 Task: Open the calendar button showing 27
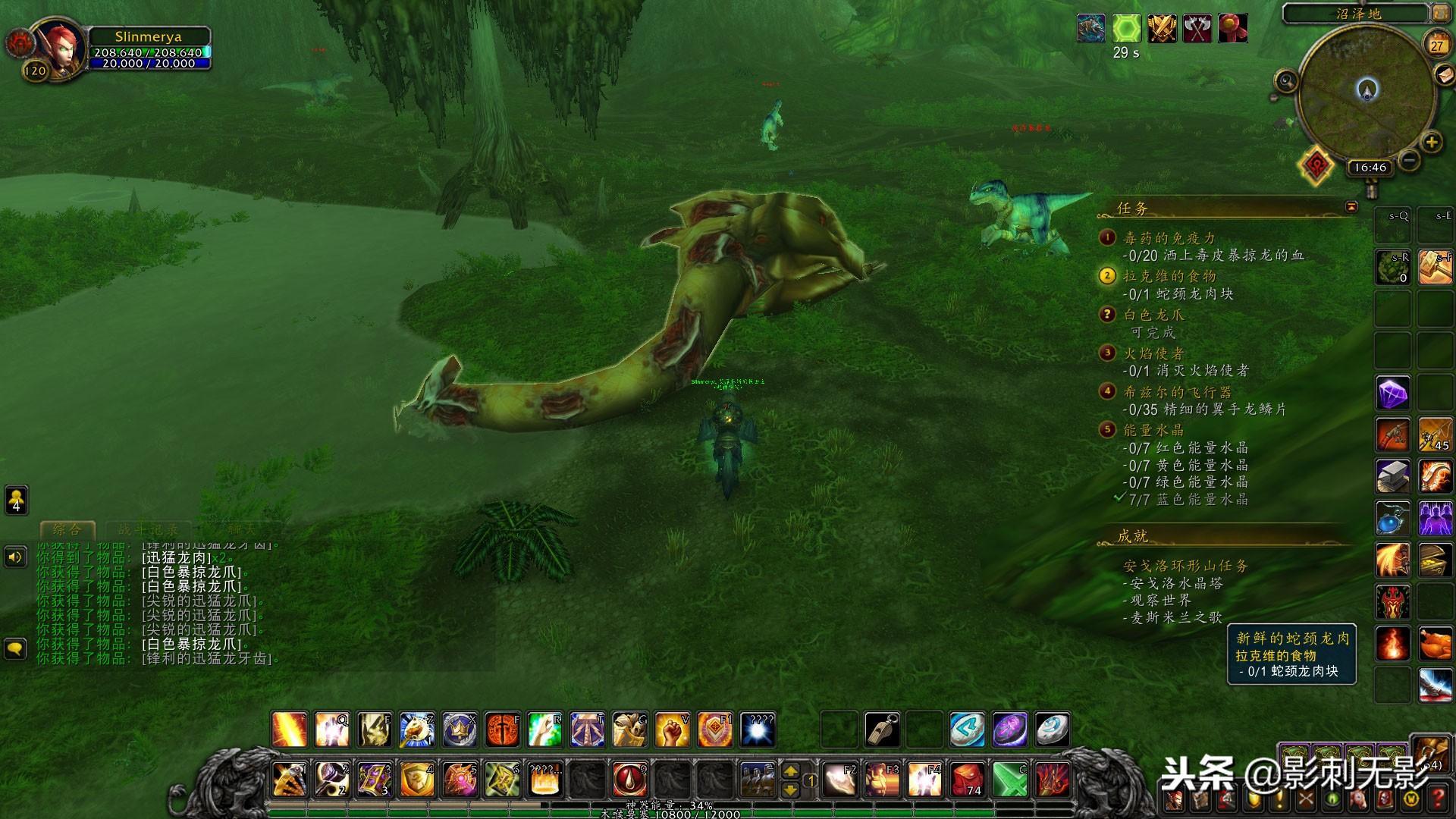click(1436, 45)
